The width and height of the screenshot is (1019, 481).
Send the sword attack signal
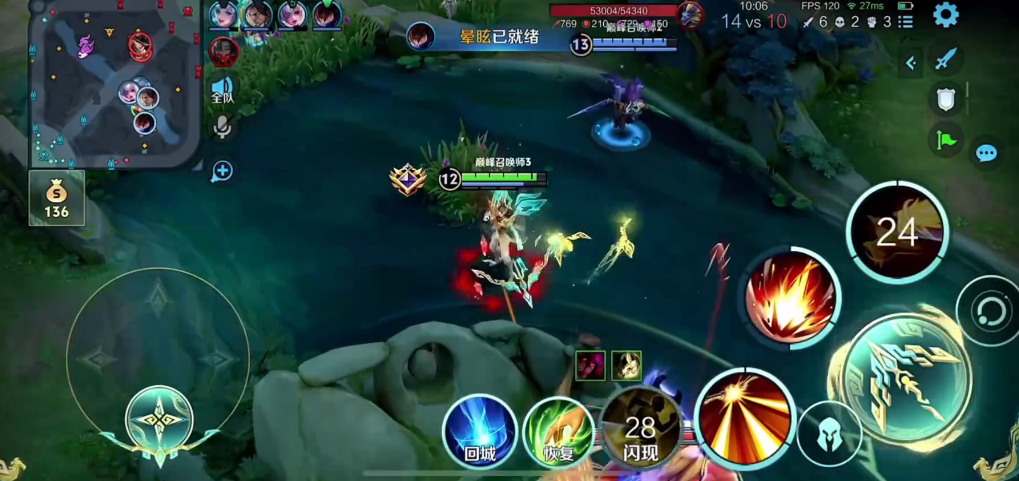pyautogui.click(x=946, y=60)
